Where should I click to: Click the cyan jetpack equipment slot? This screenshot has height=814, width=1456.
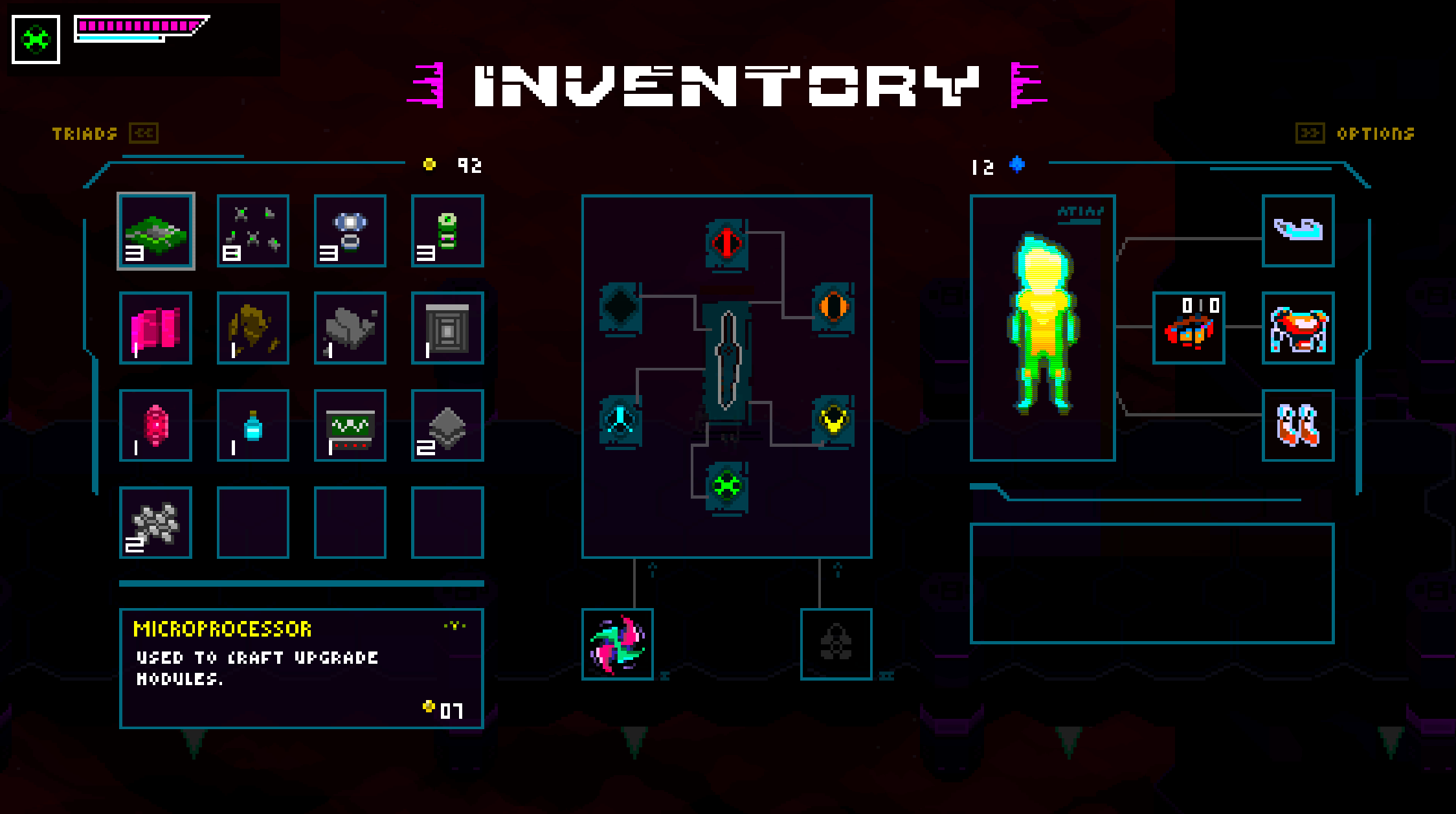(1298, 231)
